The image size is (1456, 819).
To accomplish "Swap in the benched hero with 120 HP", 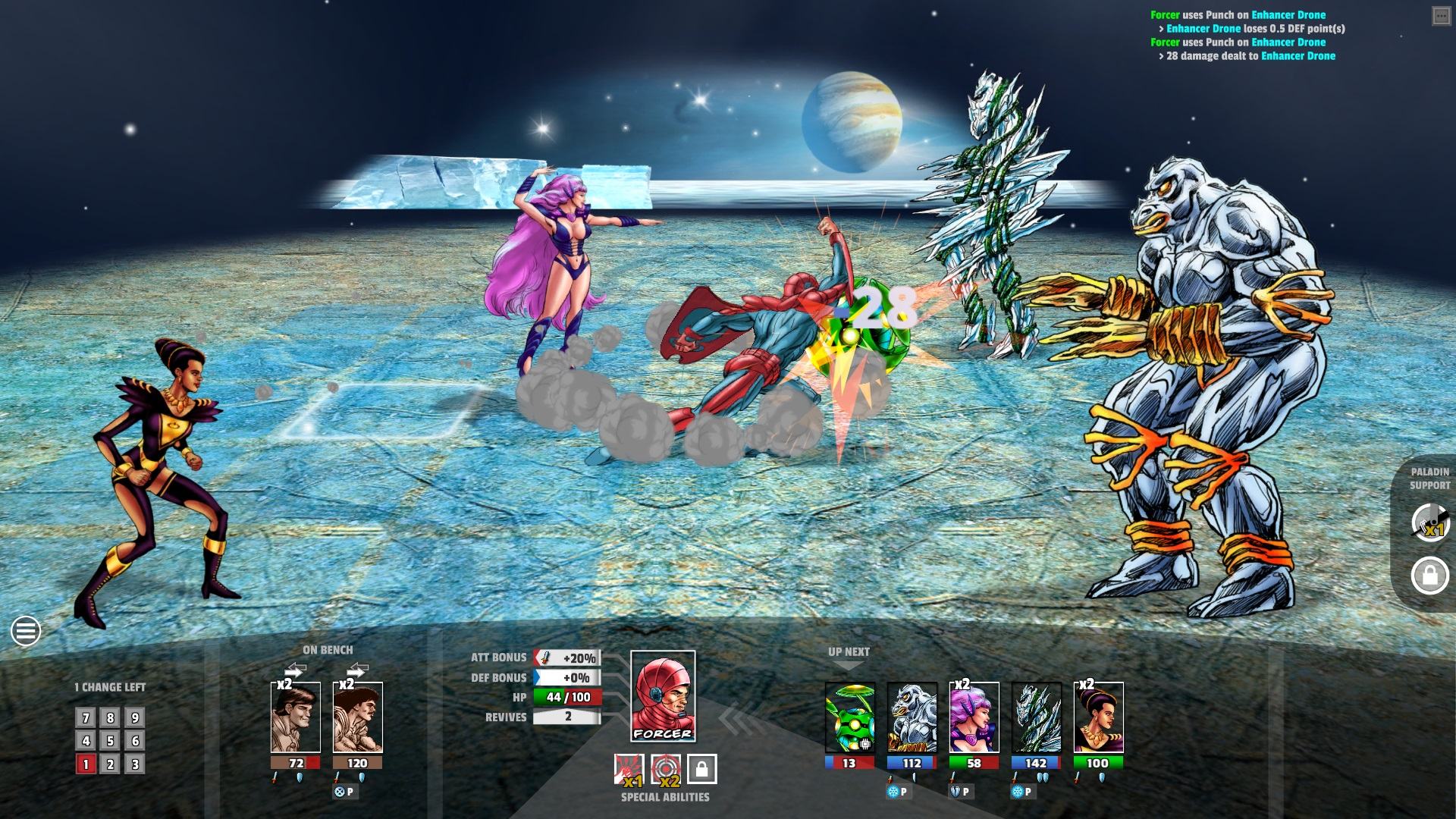I will 357,717.
